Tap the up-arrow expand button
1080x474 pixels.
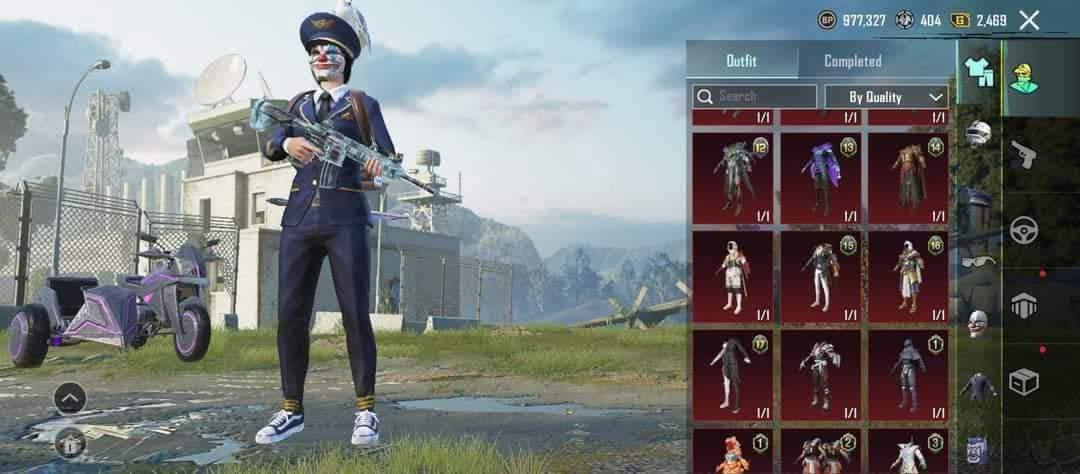pyautogui.click(x=69, y=399)
